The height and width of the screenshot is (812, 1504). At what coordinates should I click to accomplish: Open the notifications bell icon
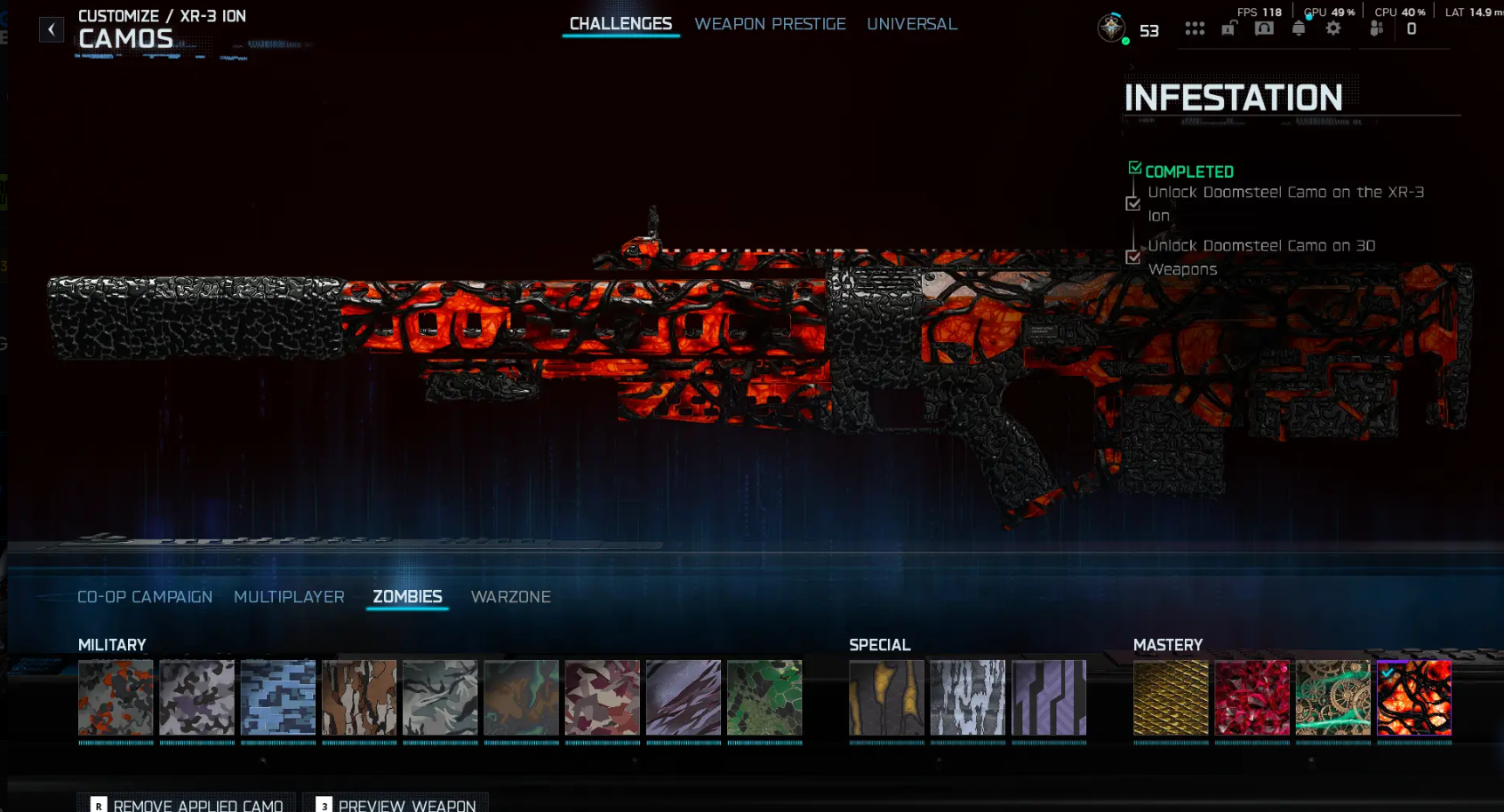(1299, 28)
